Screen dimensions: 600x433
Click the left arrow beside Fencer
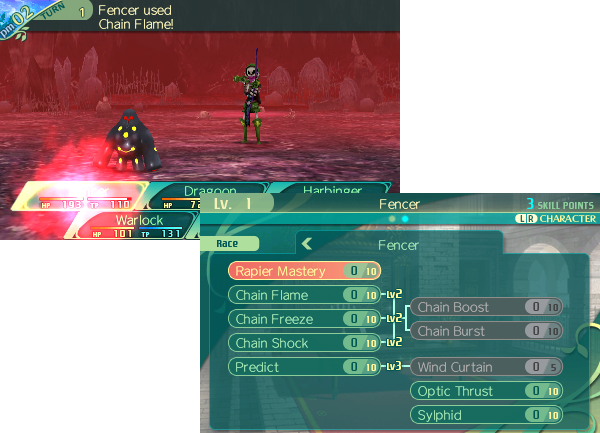click(x=308, y=243)
